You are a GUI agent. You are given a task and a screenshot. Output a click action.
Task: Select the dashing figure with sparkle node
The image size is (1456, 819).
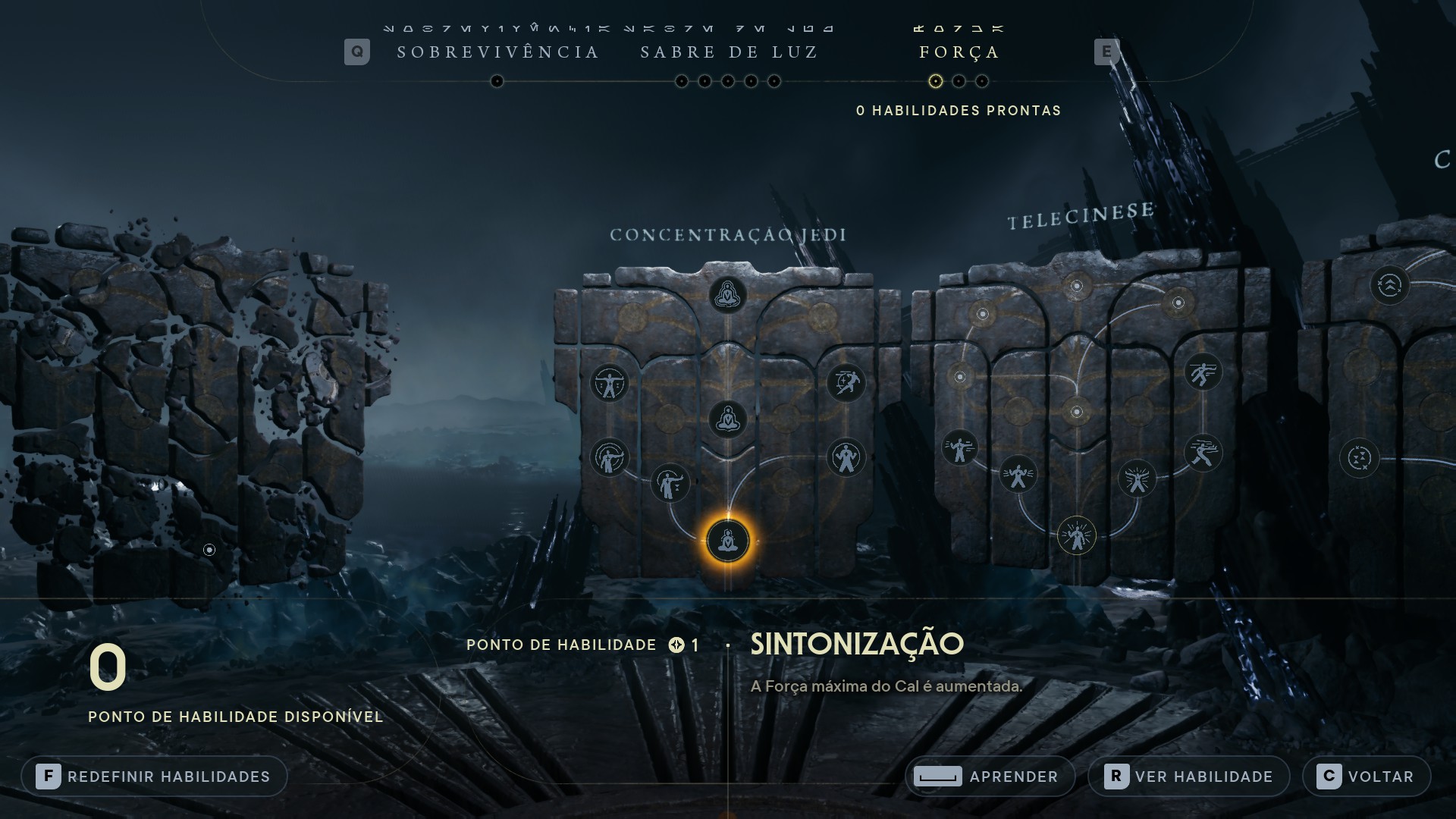846,383
